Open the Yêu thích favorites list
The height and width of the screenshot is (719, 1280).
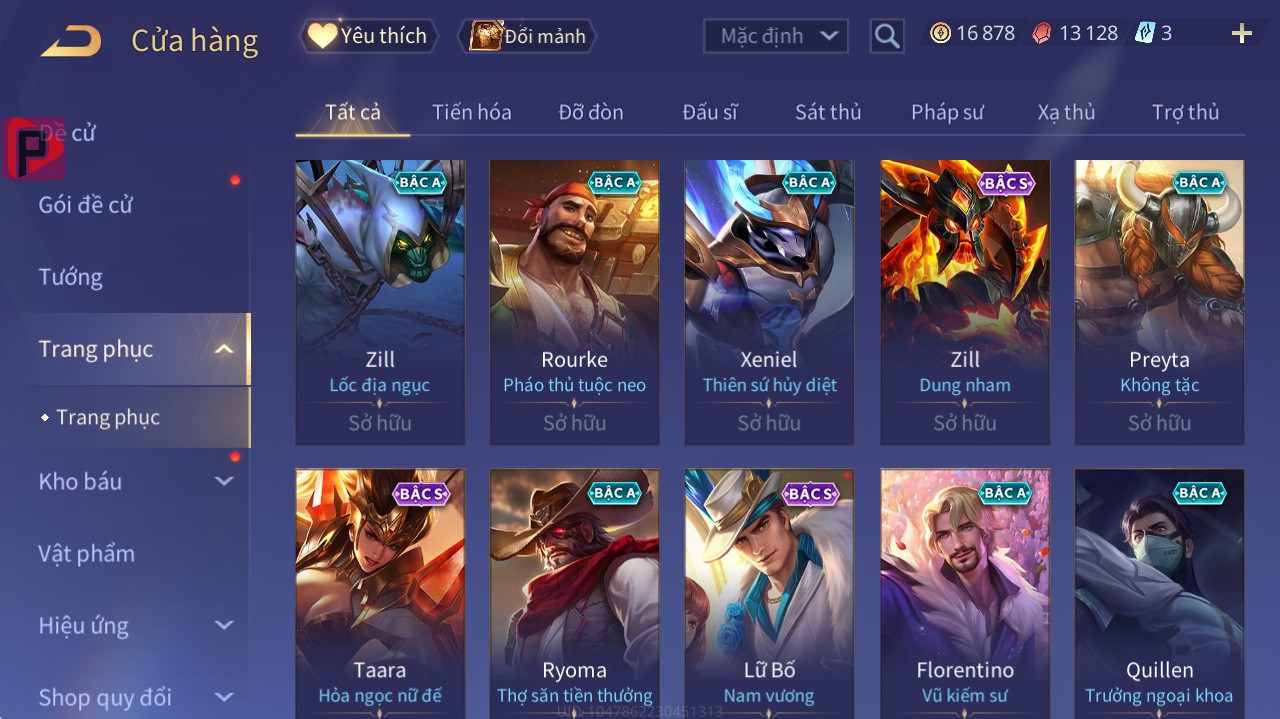tap(368, 36)
